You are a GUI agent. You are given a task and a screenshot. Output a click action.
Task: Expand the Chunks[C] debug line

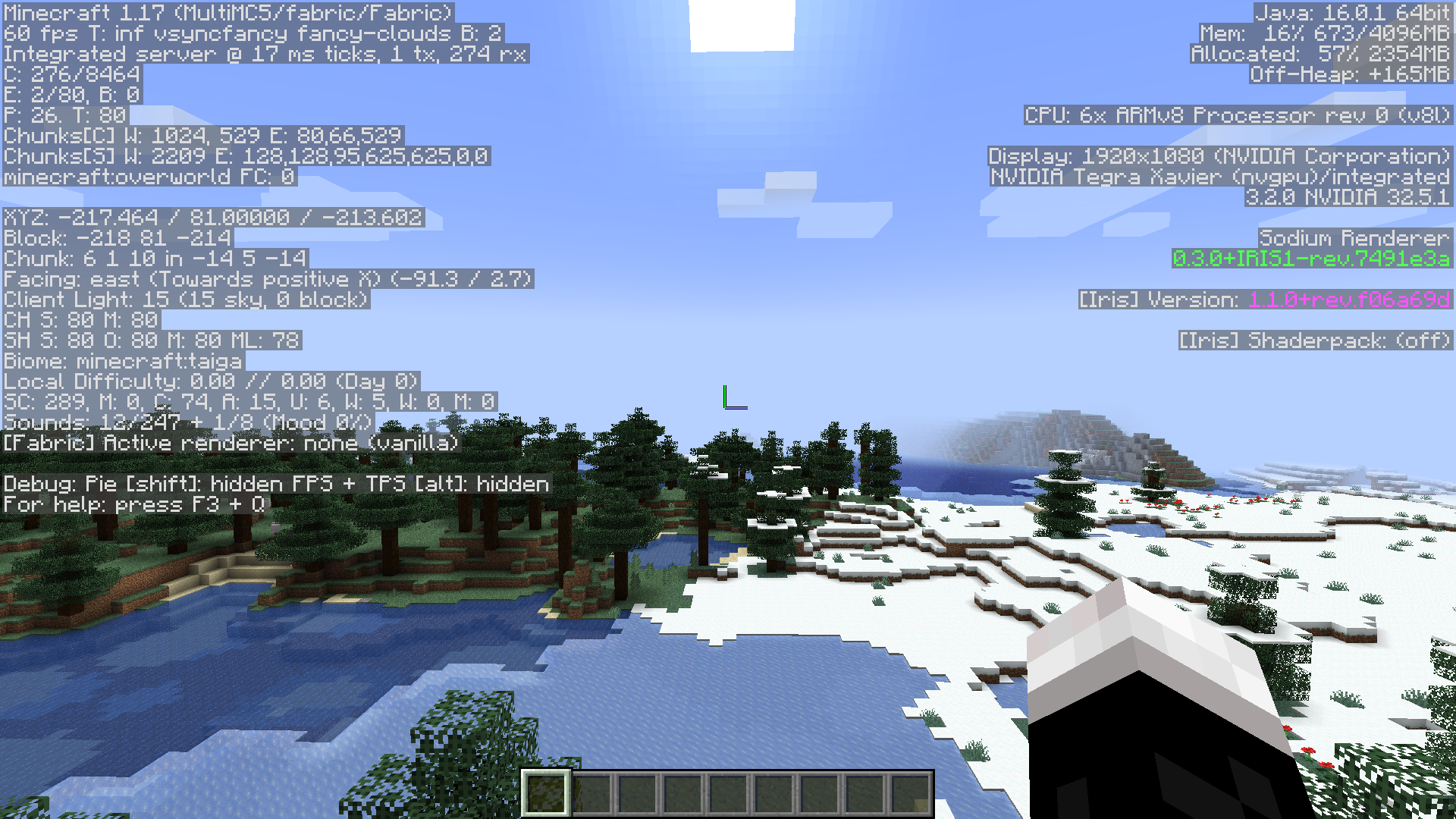(202, 136)
